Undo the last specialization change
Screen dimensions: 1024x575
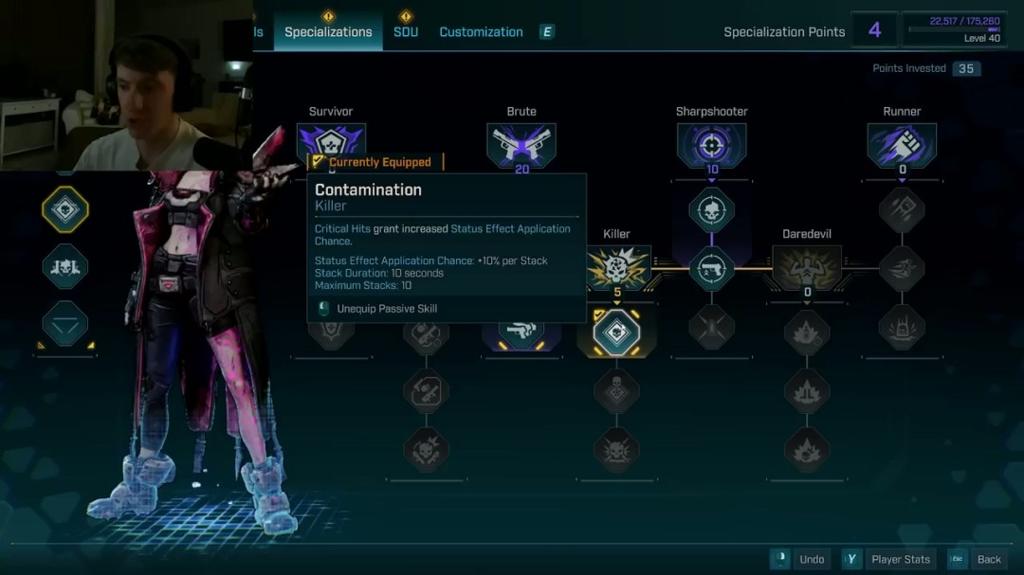(801, 559)
